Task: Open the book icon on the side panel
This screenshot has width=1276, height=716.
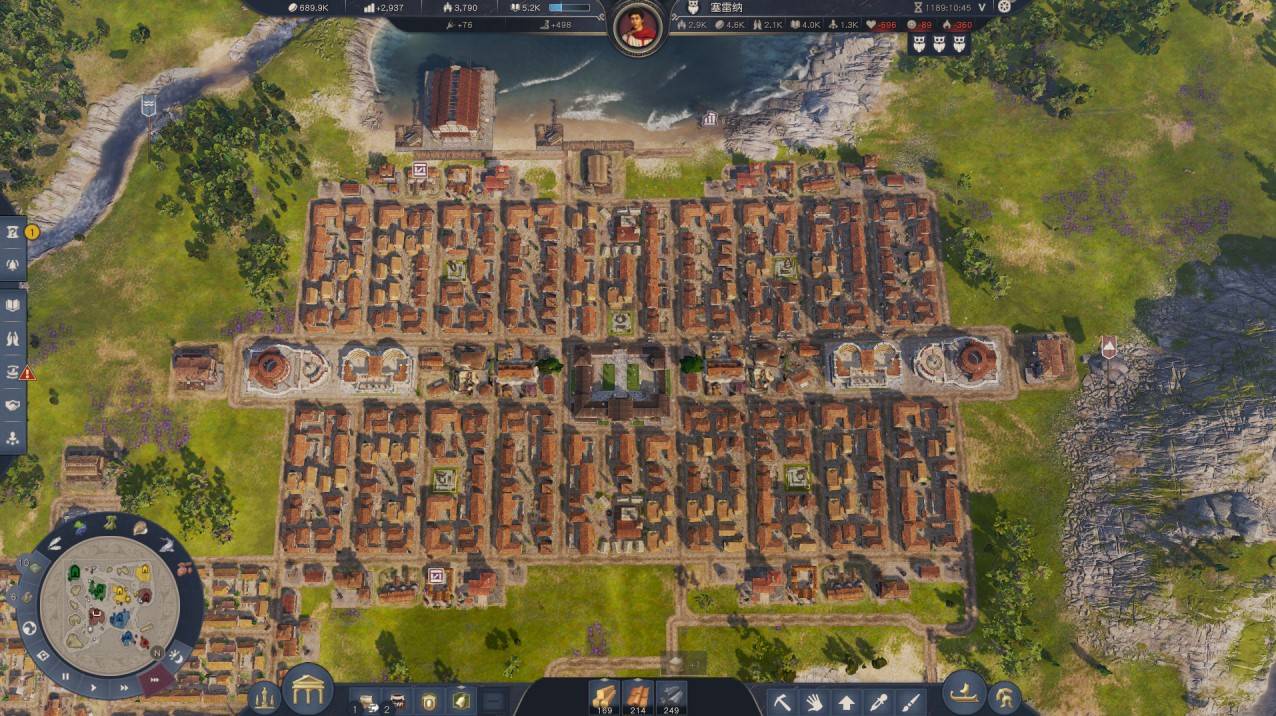Action: point(12,306)
